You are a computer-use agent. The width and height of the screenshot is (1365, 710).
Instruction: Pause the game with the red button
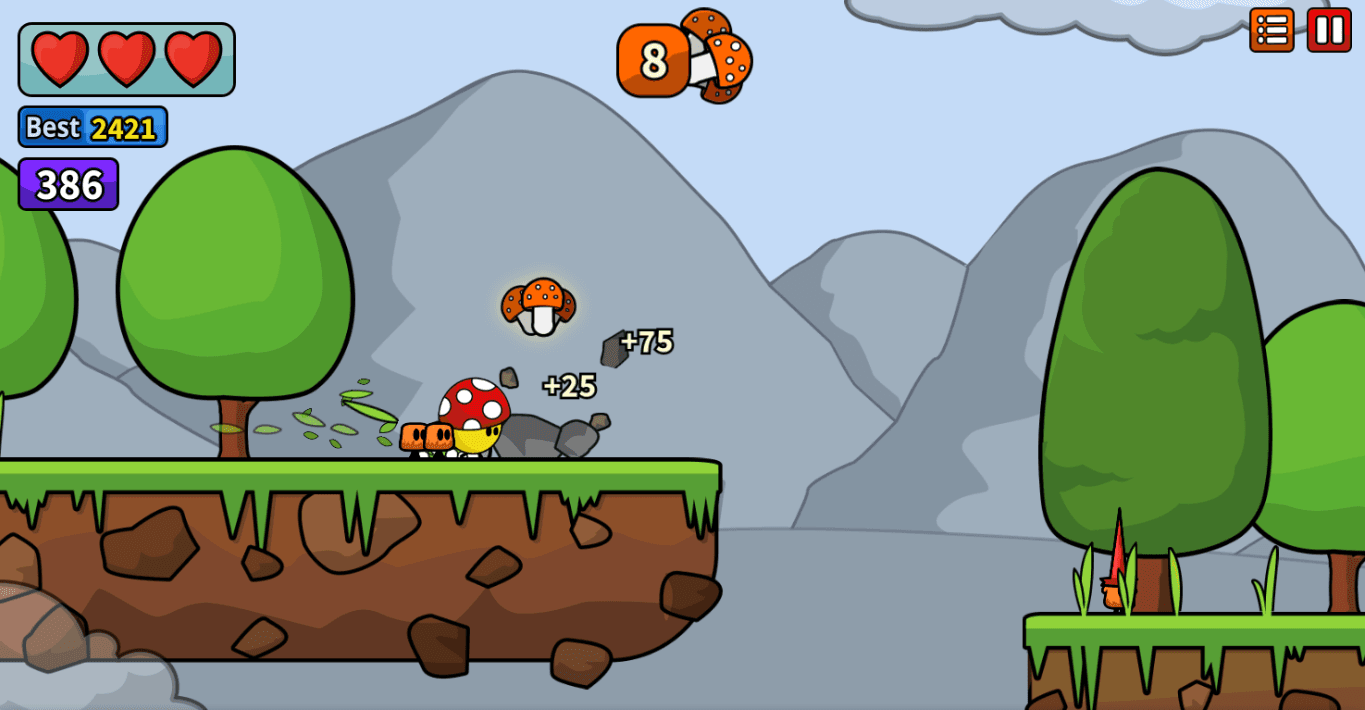point(1329,30)
